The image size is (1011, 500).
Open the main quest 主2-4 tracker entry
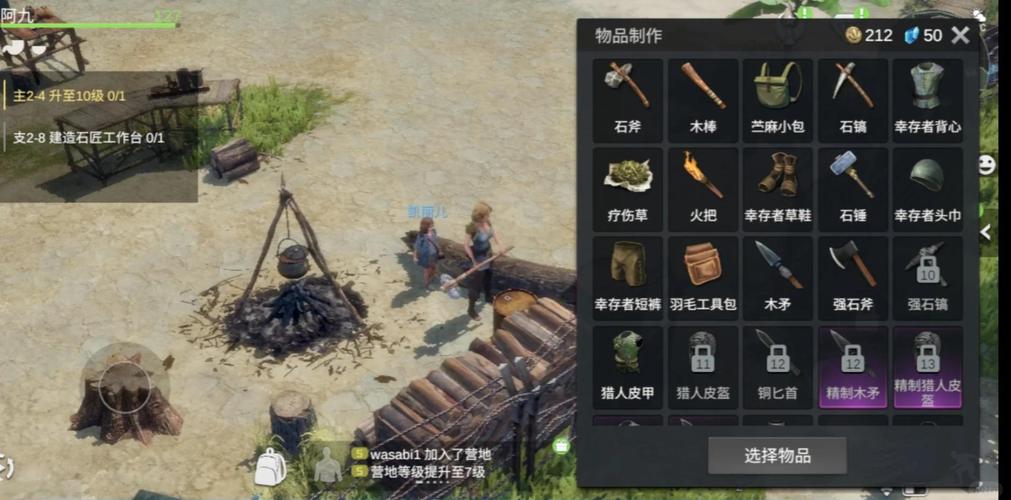point(70,96)
